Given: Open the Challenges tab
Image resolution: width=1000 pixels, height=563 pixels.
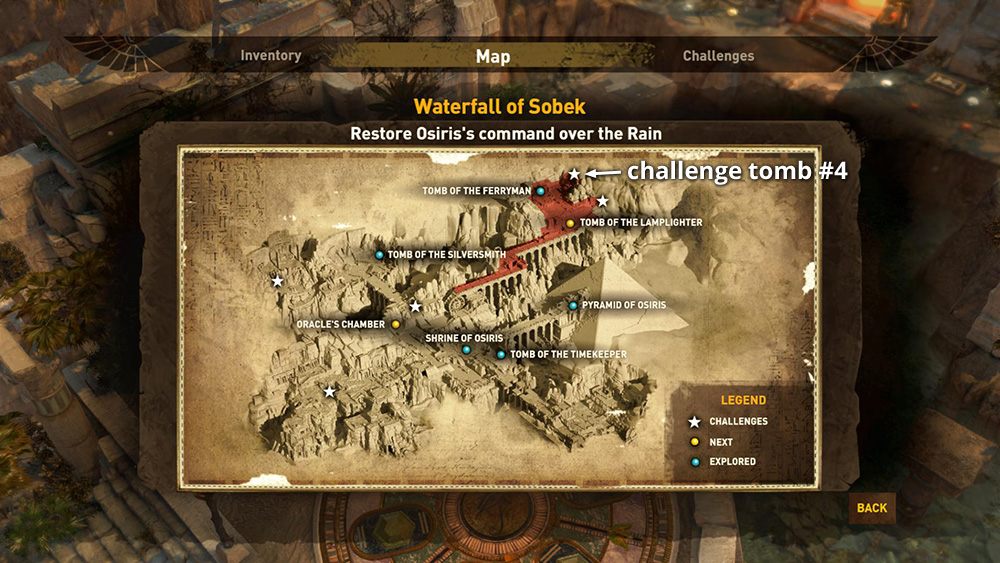Looking at the screenshot, I should 718,56.
